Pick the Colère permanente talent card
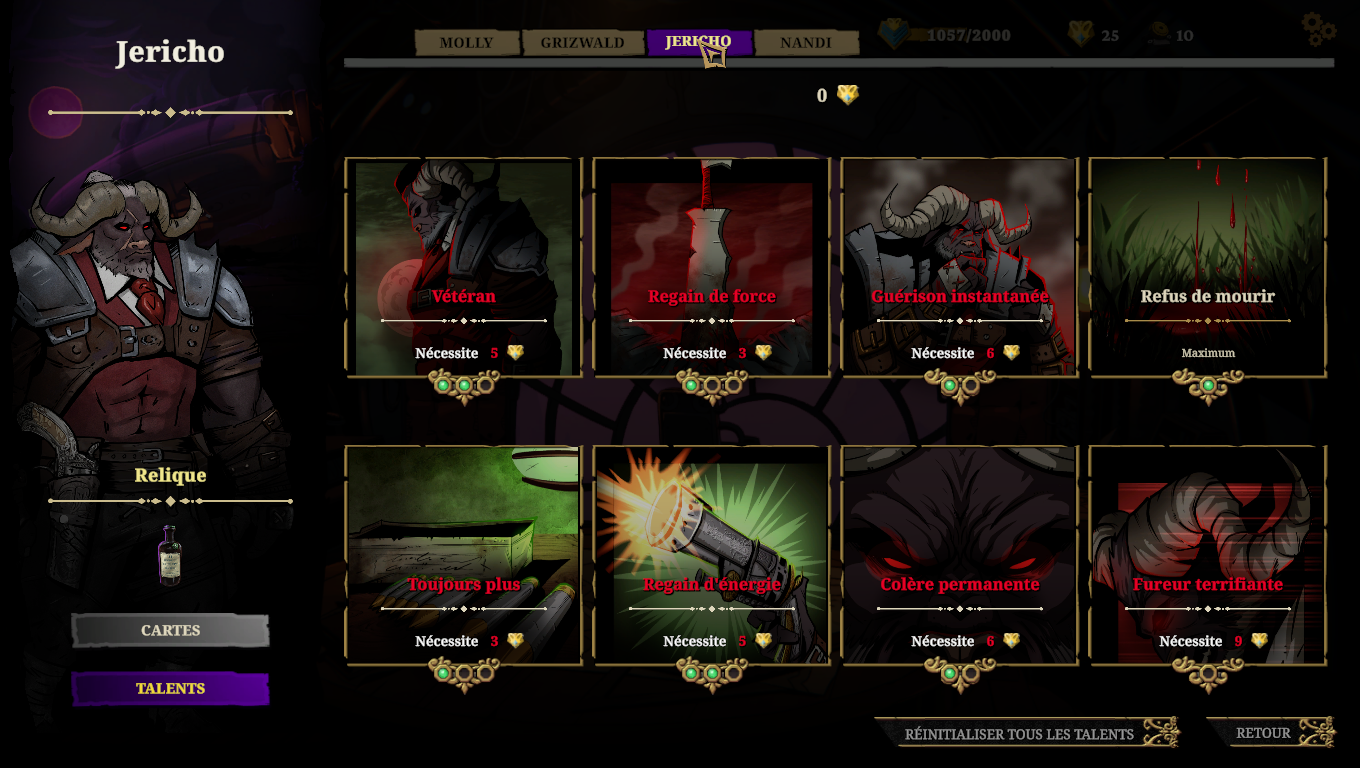 960,556
